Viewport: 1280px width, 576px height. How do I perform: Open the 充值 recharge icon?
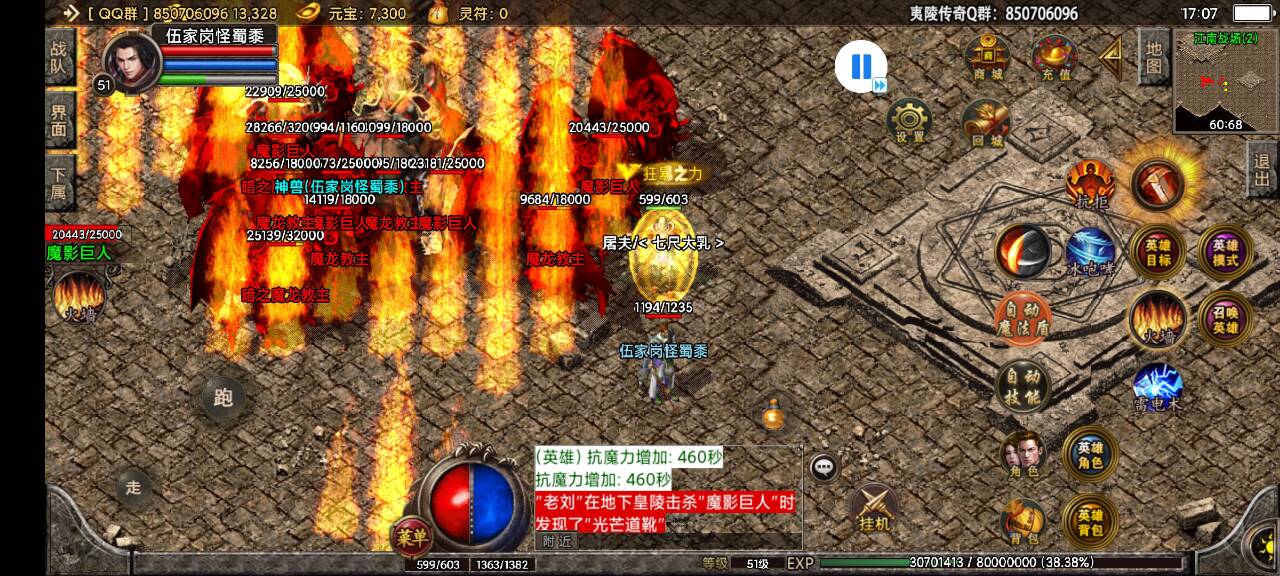(x=1054, y=57)
